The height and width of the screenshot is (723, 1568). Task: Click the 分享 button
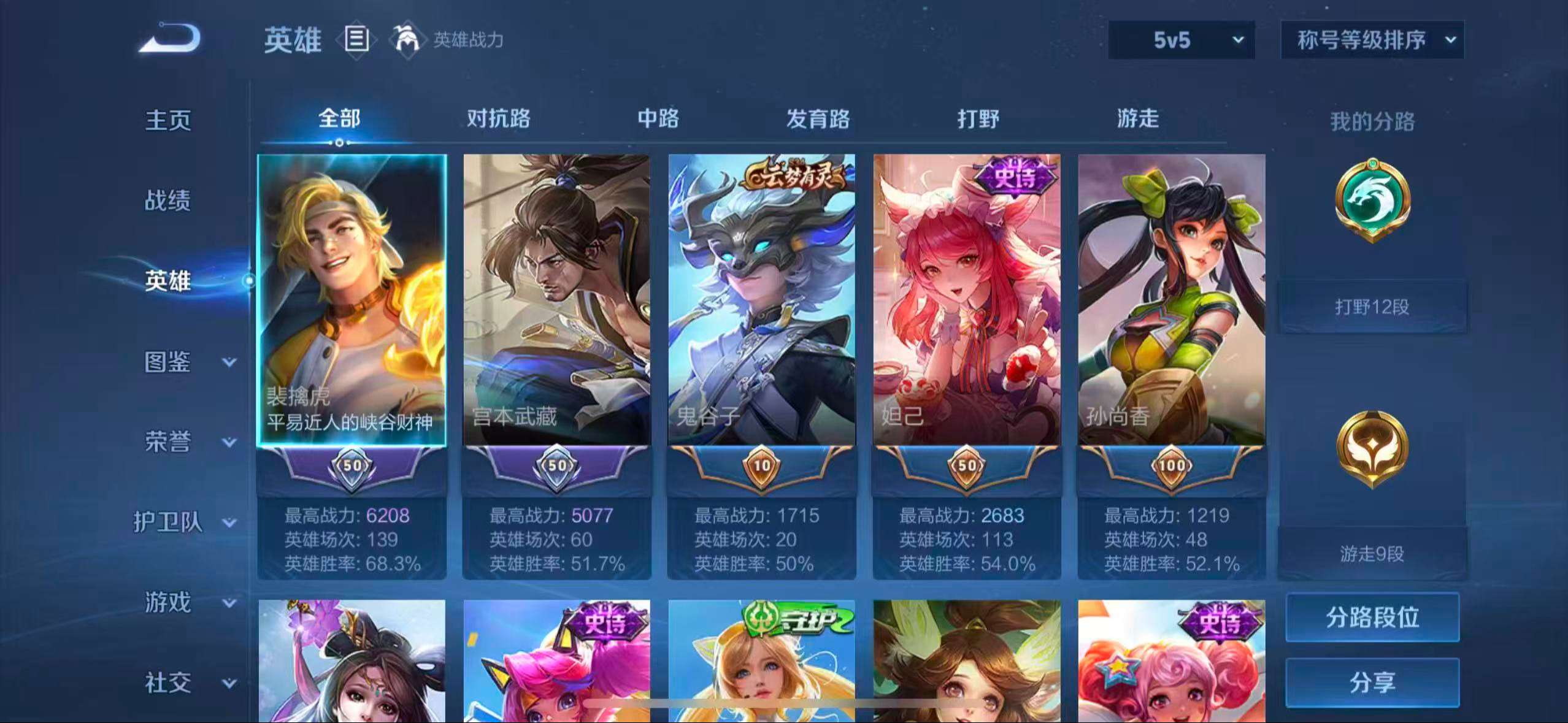click(x=1374, y=681)
